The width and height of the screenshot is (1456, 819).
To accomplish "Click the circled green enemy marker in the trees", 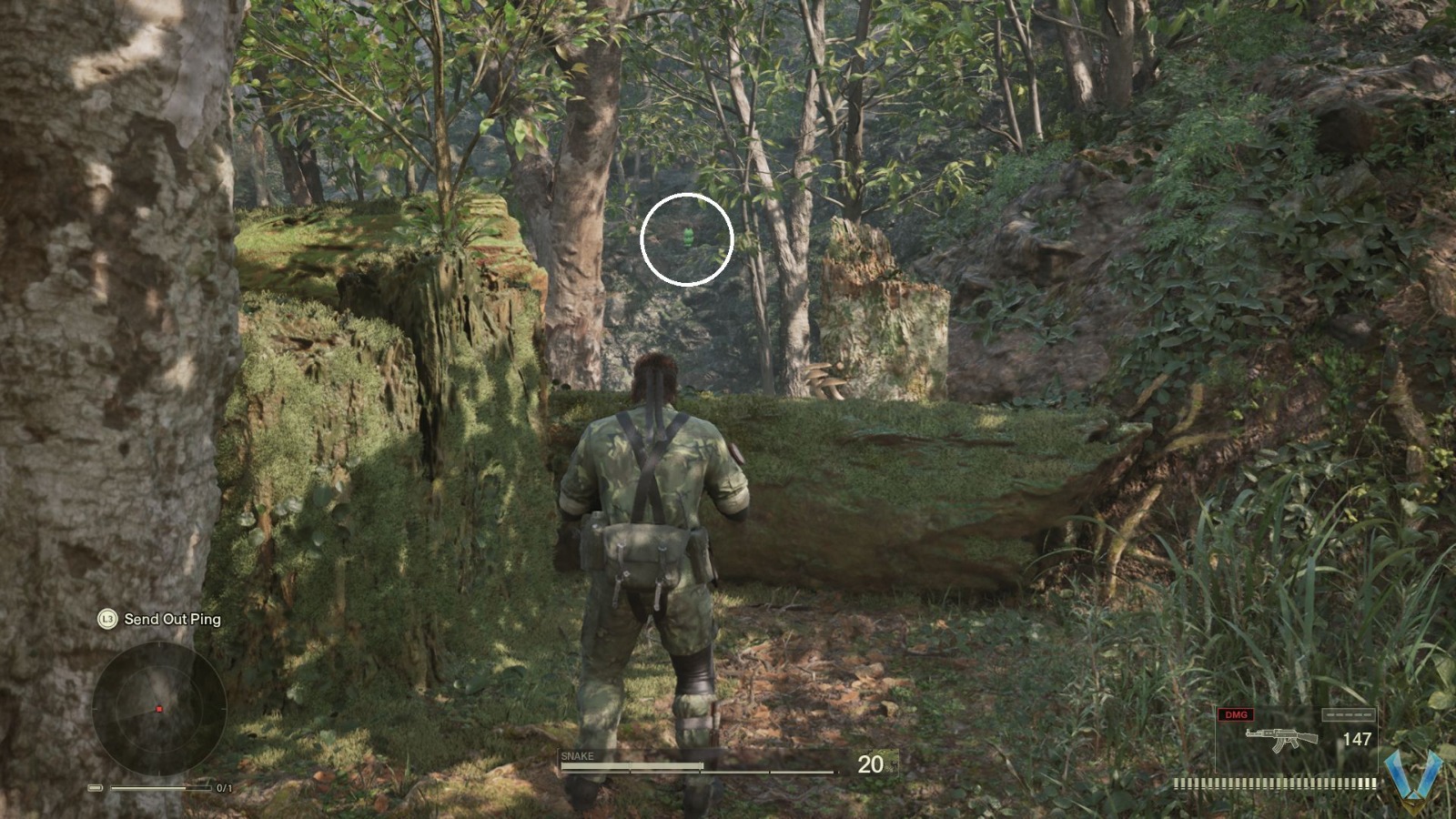I will coord(687,235).
